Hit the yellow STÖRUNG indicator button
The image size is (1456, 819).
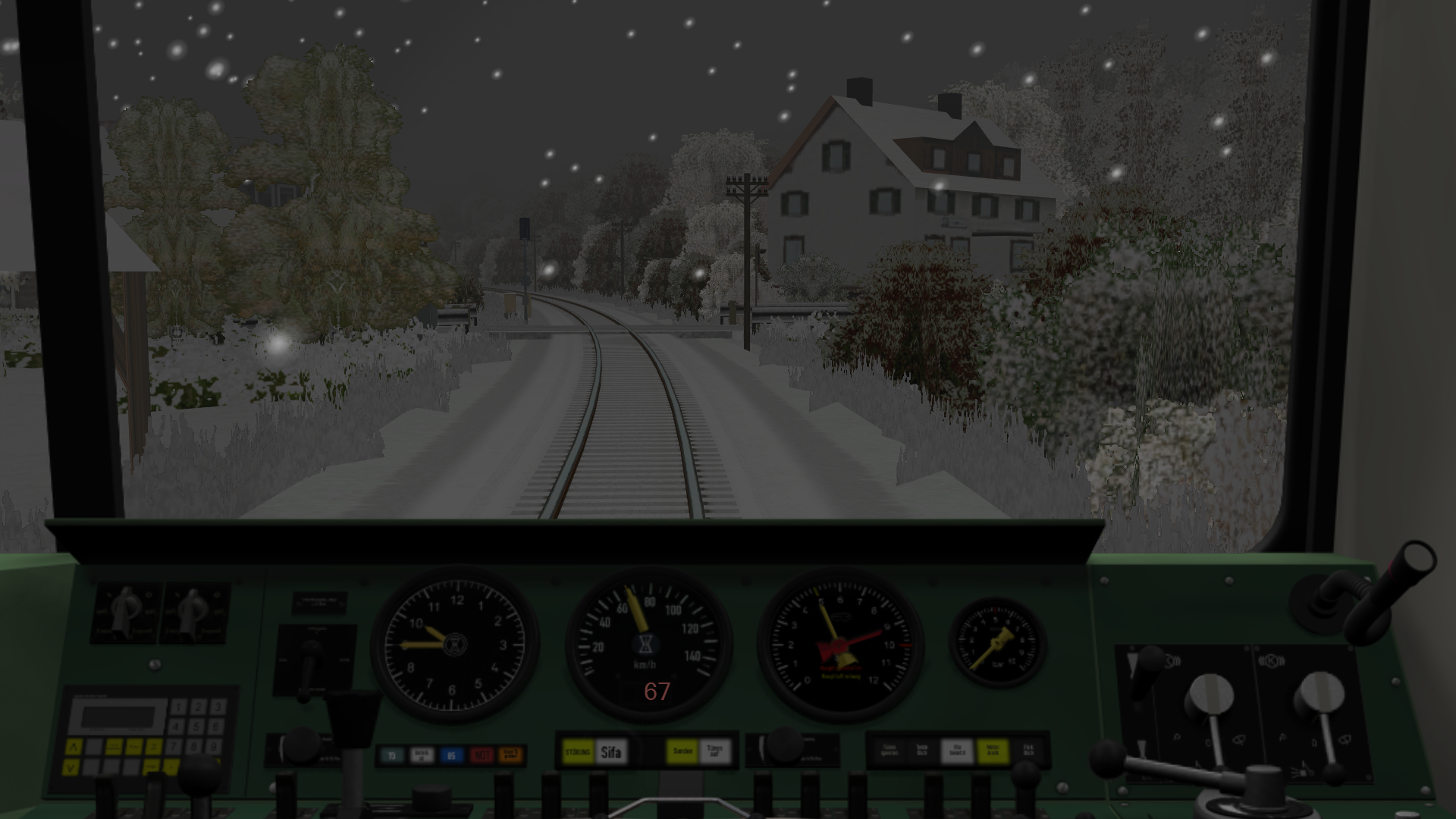[x=578, y=752]
